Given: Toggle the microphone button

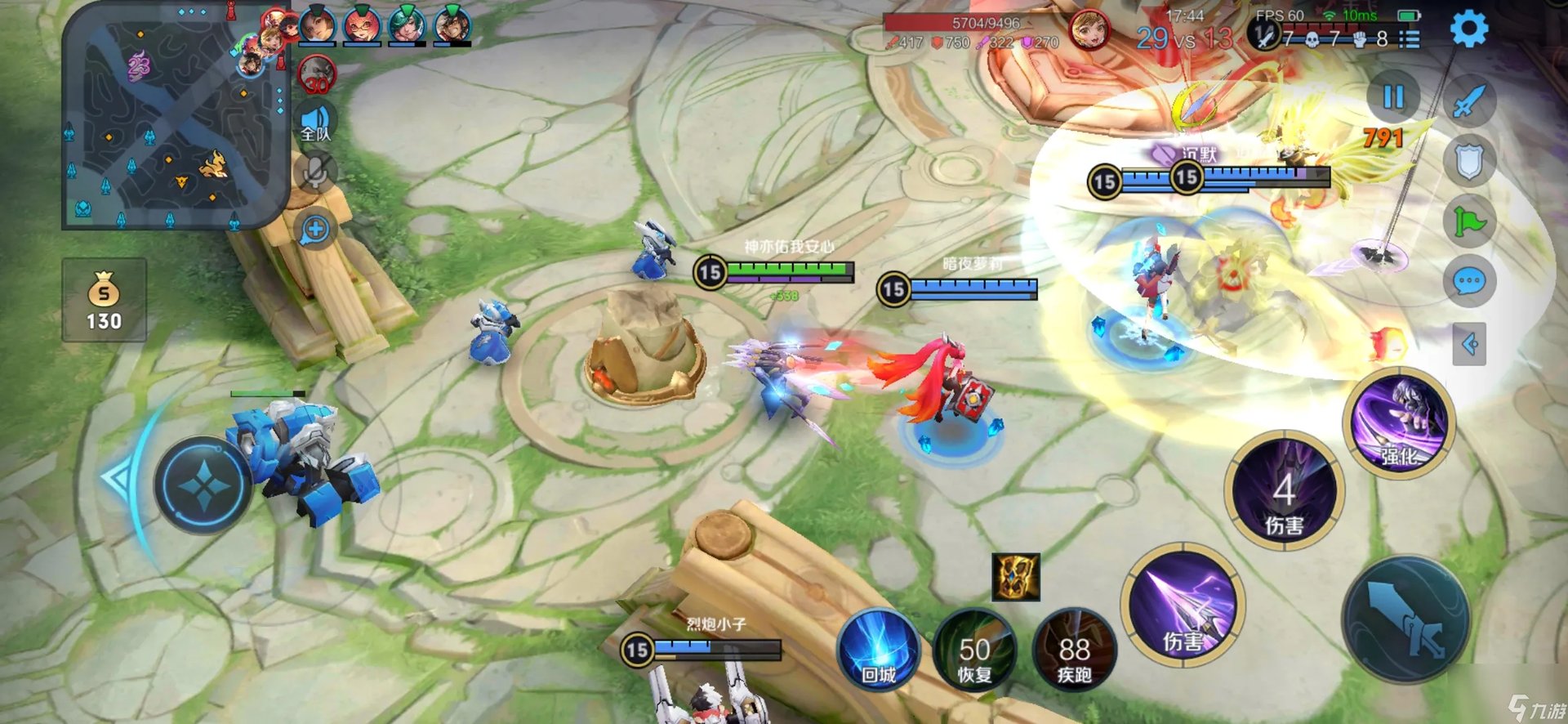Looking at the screenshot, I should pyautogui.click(x=315, y=172).
